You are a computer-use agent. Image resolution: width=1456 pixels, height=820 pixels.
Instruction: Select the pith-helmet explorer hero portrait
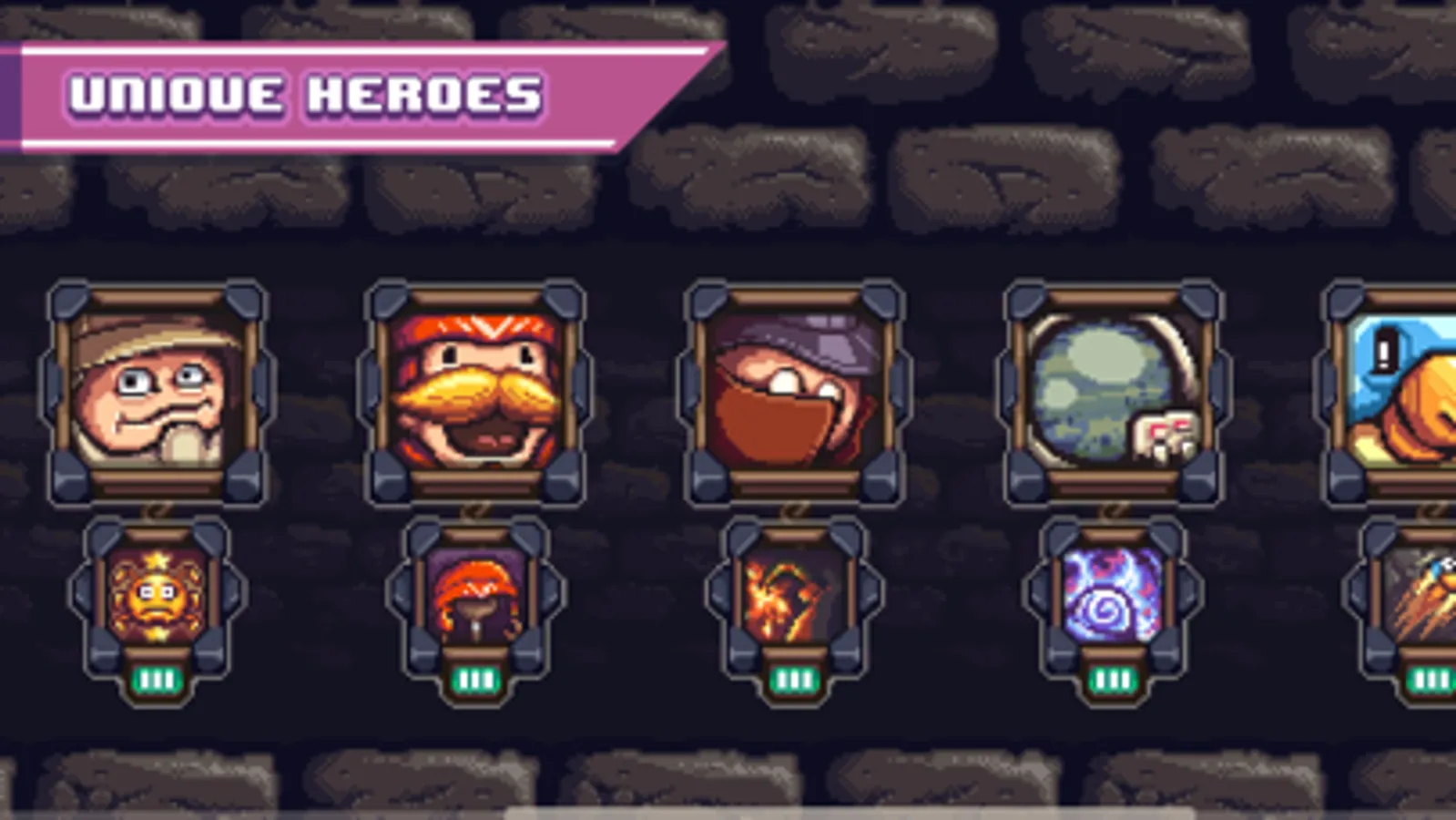pos(159,392)
